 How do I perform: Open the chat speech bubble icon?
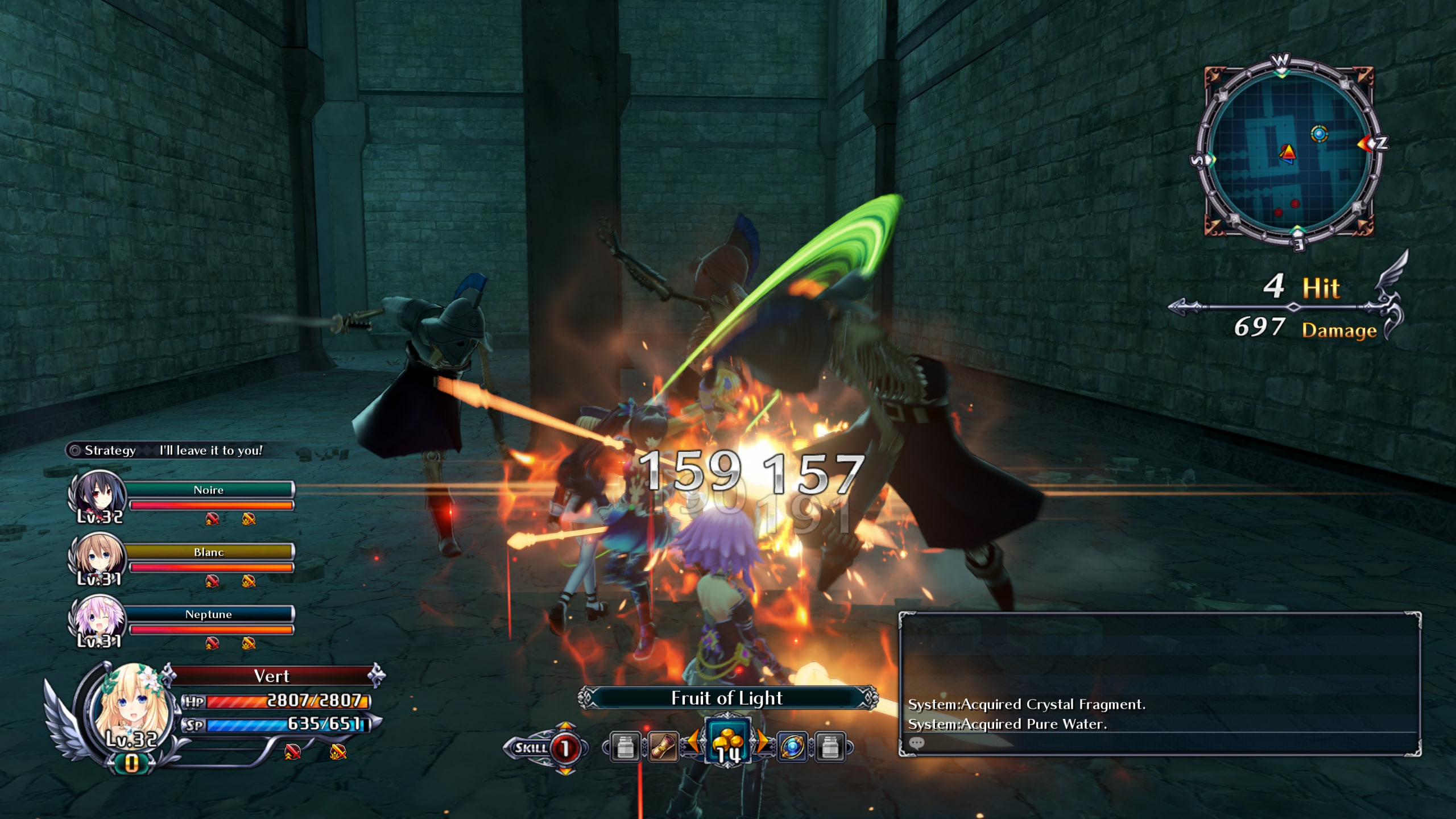917,743
